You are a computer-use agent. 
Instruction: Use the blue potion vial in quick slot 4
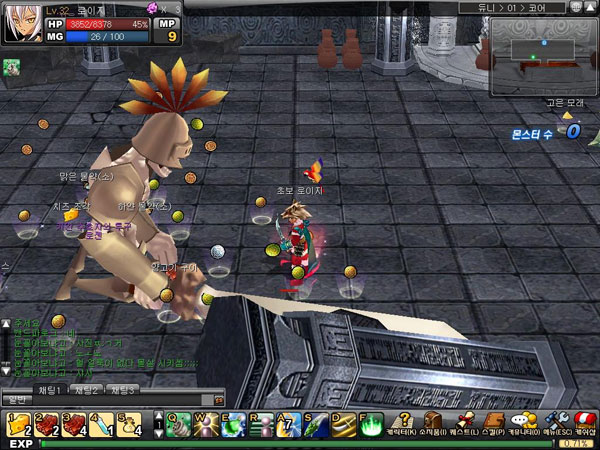pyautogui.click(x=101, y=424)
